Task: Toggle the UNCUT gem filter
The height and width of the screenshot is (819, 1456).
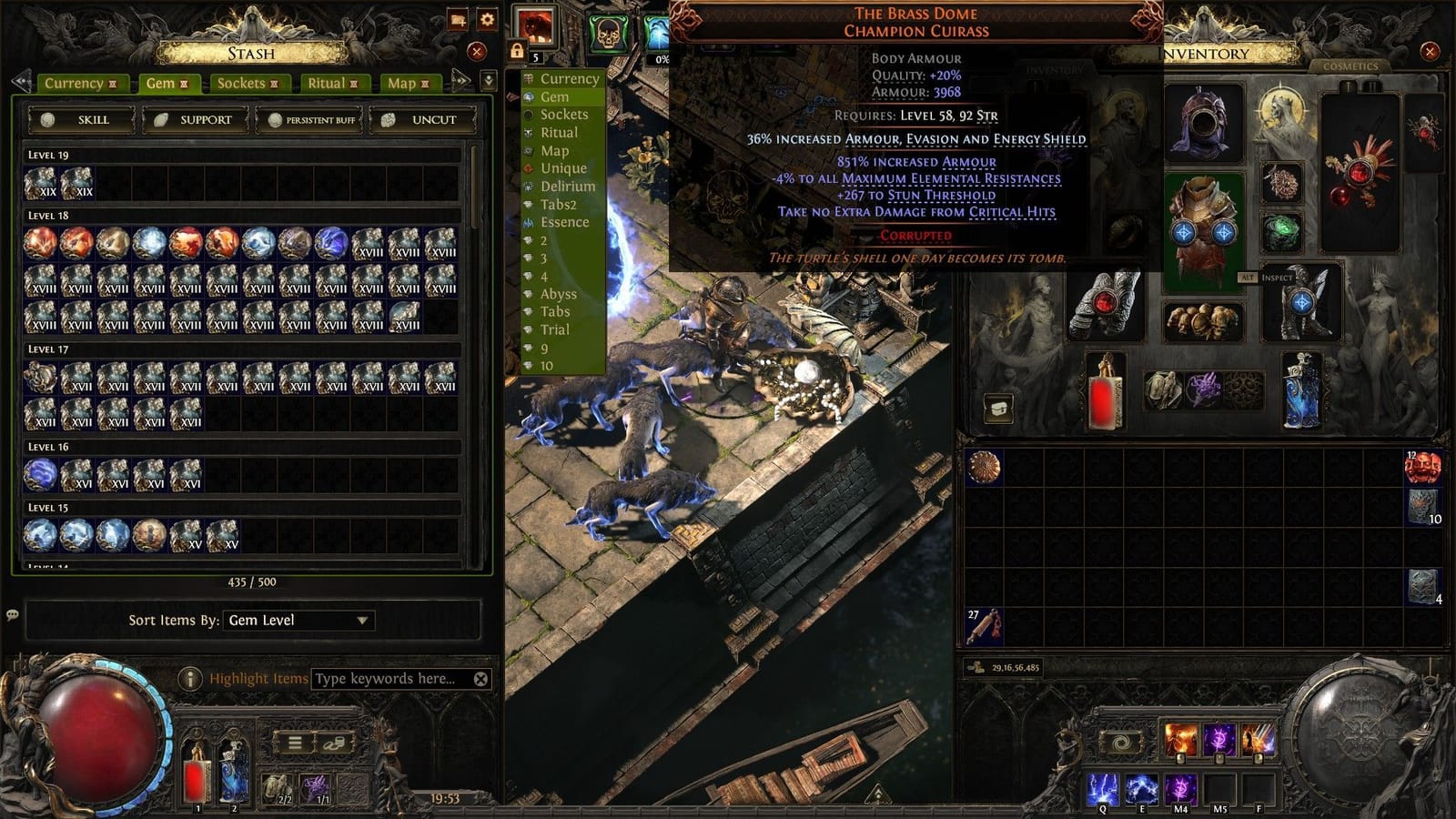Action: pyautogui.click(x=432, y=118)
